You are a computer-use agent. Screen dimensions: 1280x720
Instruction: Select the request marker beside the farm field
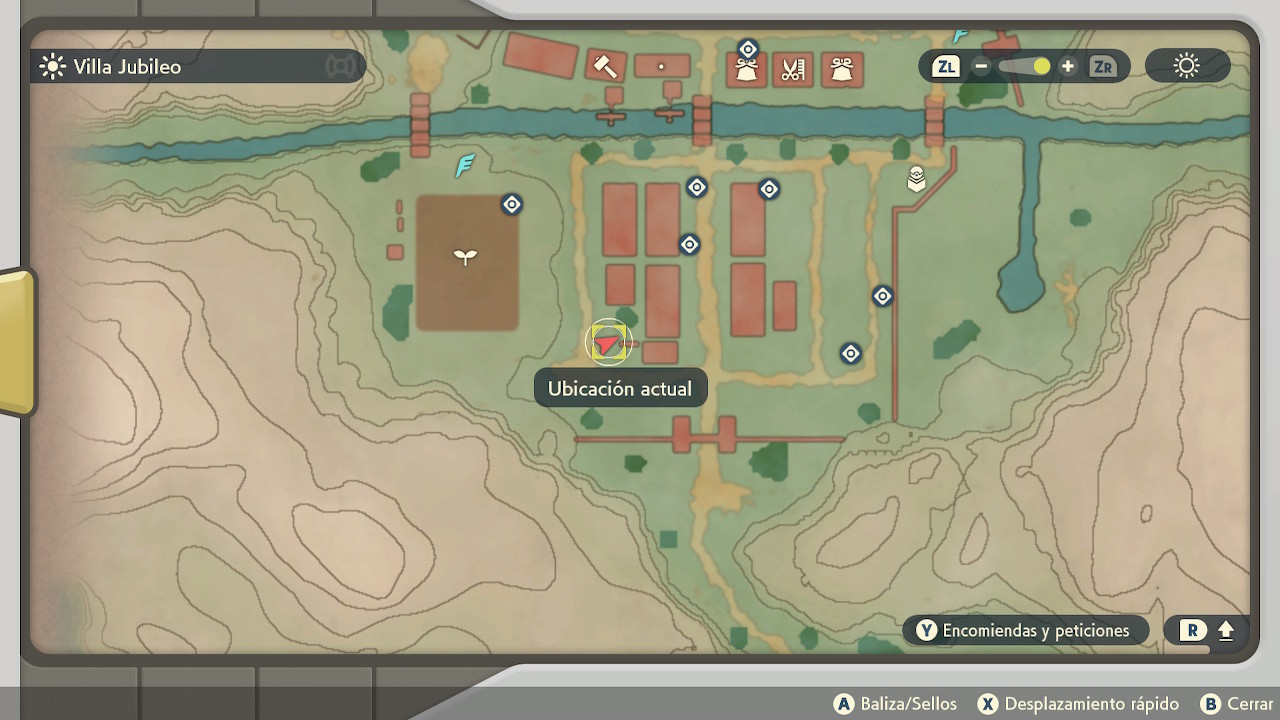[512, 205]
